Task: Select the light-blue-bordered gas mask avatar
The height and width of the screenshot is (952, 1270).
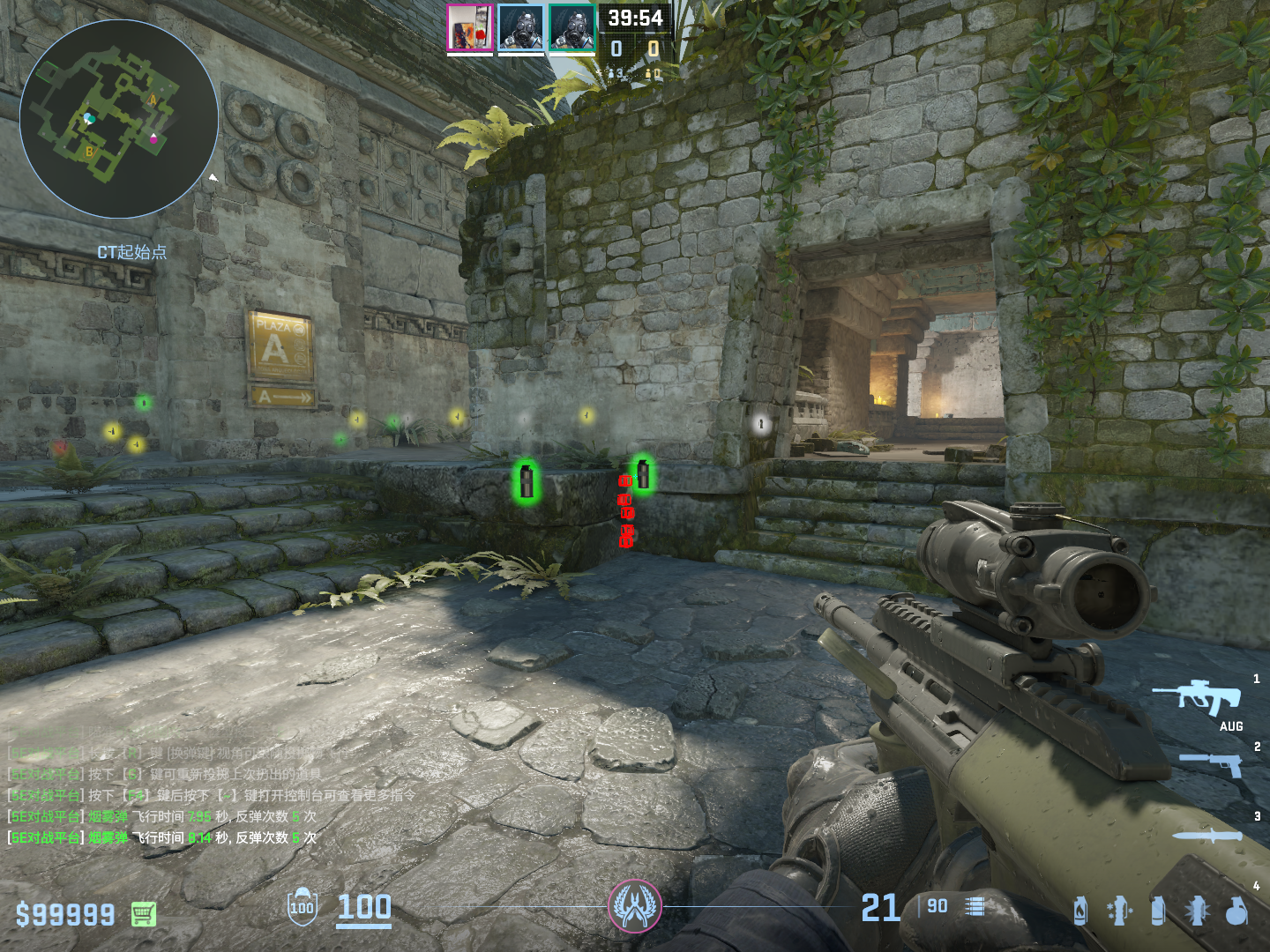Action: pyautogui.click(x=520, y=27)
